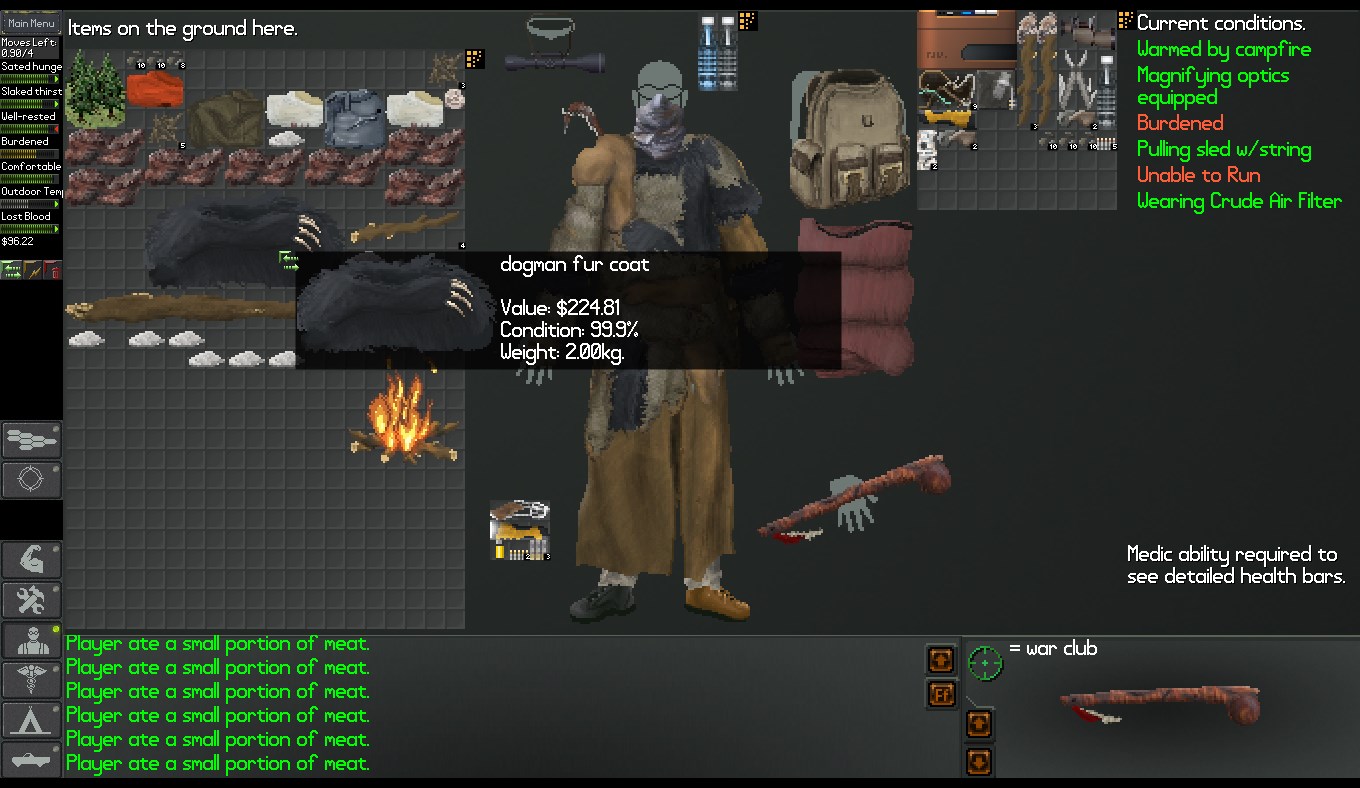
Task: Open the medical caduceus icon
Action: pos(31,680)
